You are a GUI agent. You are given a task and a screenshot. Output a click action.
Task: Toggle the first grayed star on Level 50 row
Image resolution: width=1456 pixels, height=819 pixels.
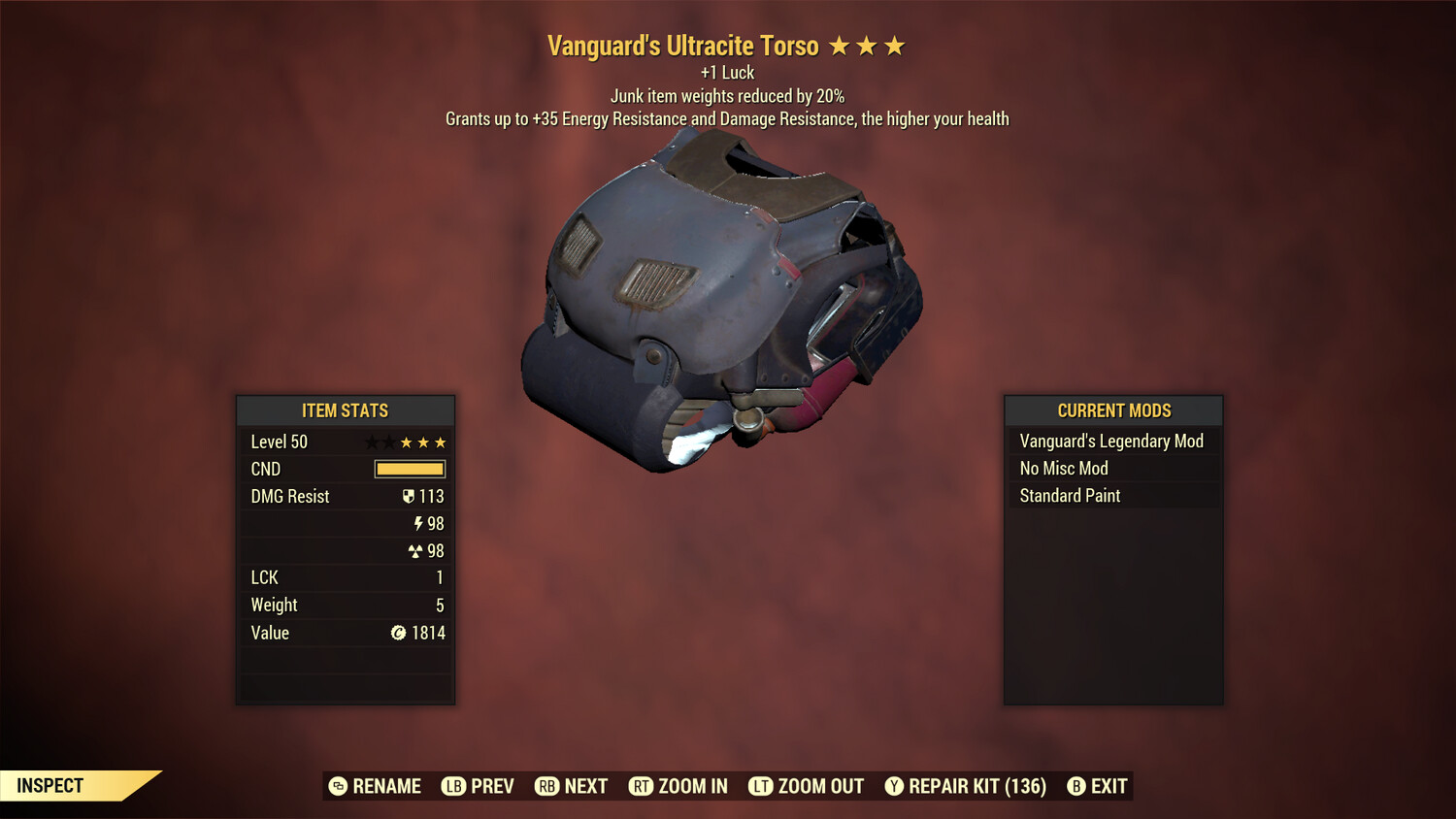372,442
